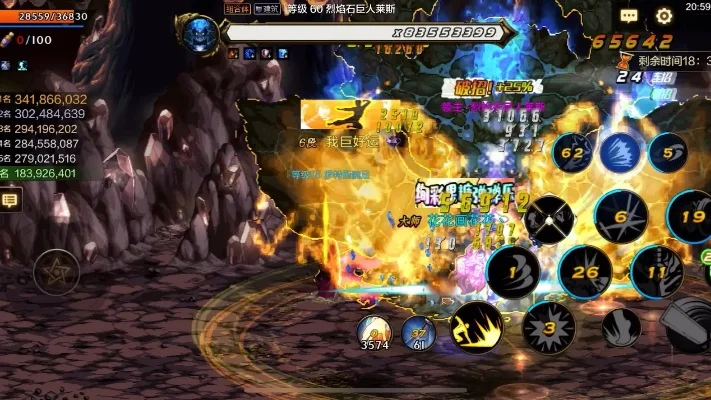Open the chat speech-bubble icon

[629, 16]
